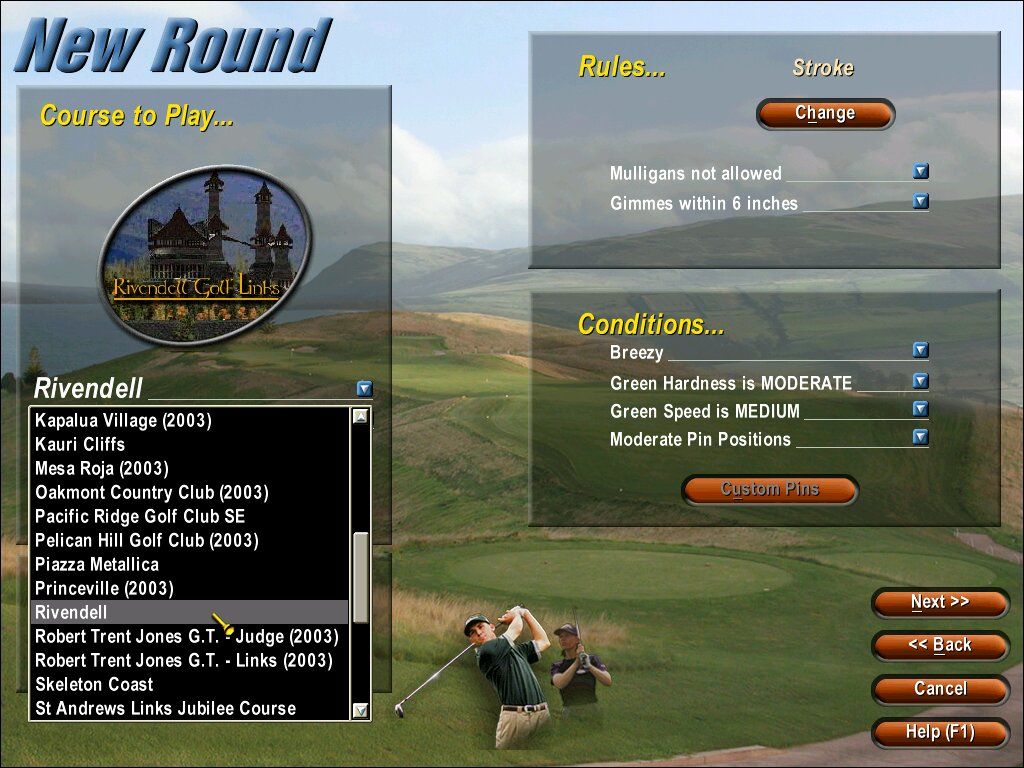Select Kapalua Village (2003) course
This screenshot has width=1024, height=768.
click(123, 420)
